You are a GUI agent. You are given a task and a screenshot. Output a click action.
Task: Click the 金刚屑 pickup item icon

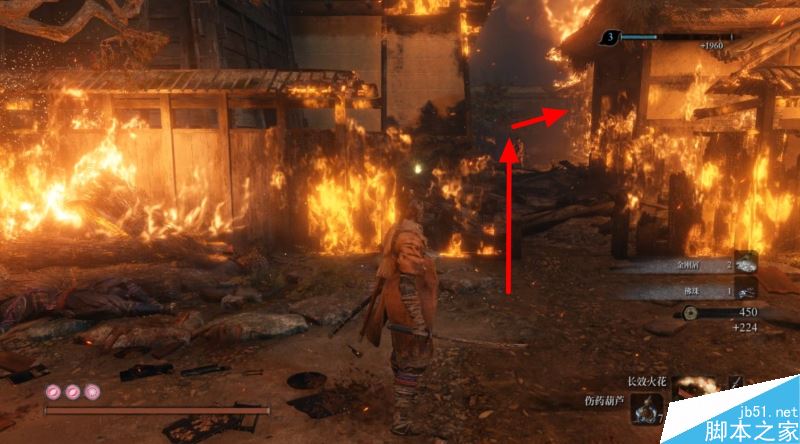tap(745, 264)
